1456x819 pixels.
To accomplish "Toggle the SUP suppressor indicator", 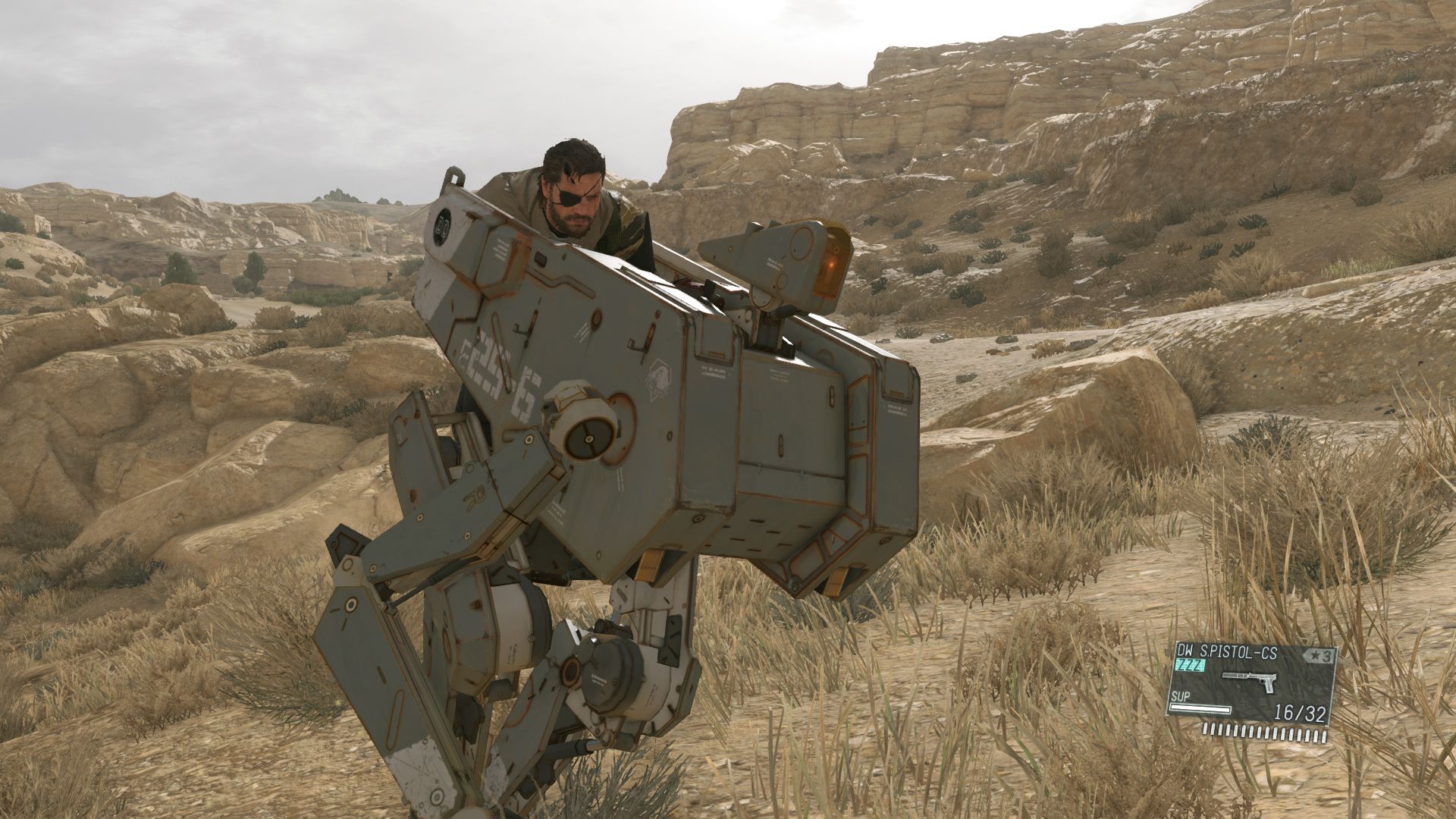I will pos(1181,696).
